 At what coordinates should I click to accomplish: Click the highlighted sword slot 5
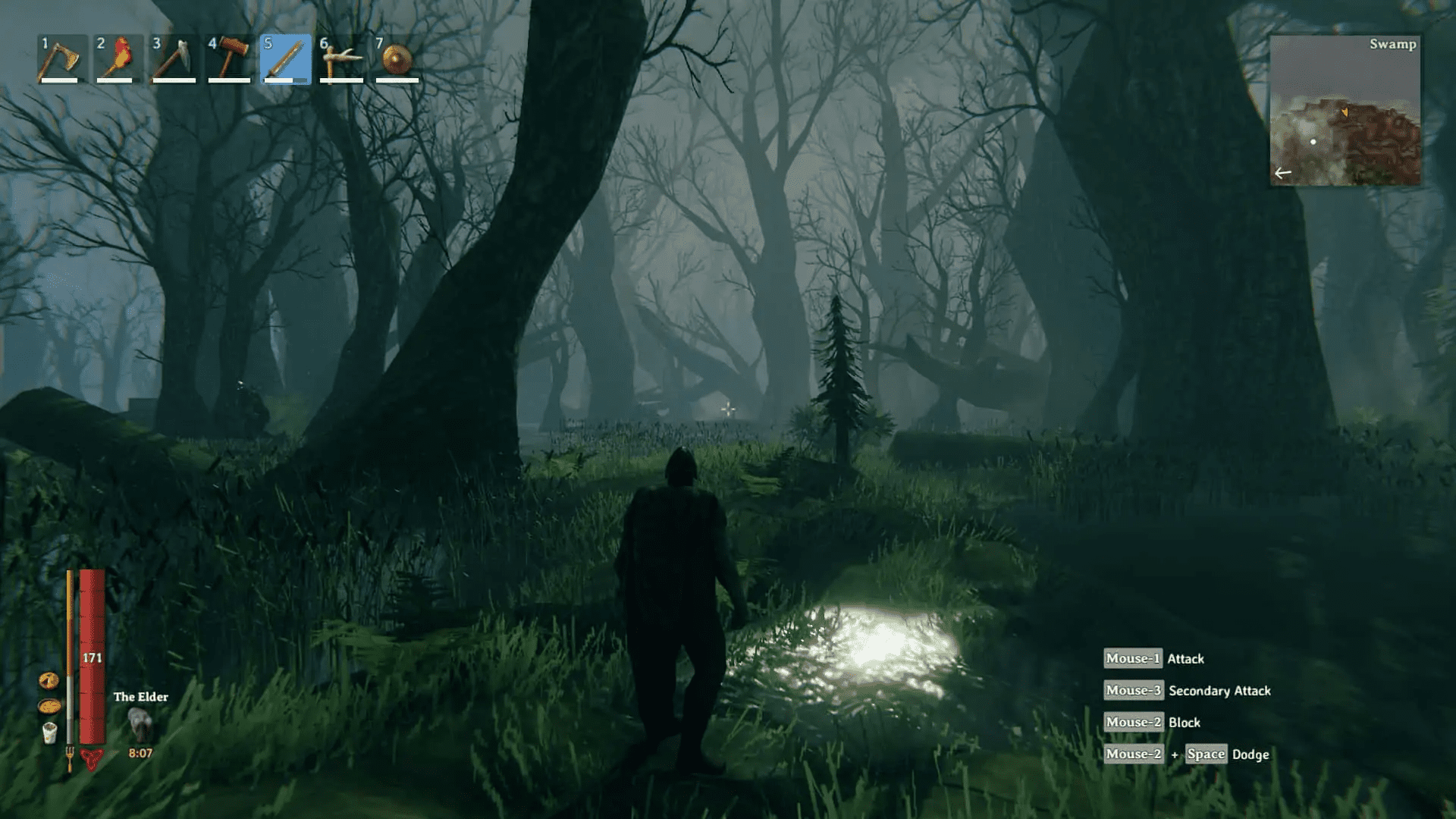(x=285, y=59)
